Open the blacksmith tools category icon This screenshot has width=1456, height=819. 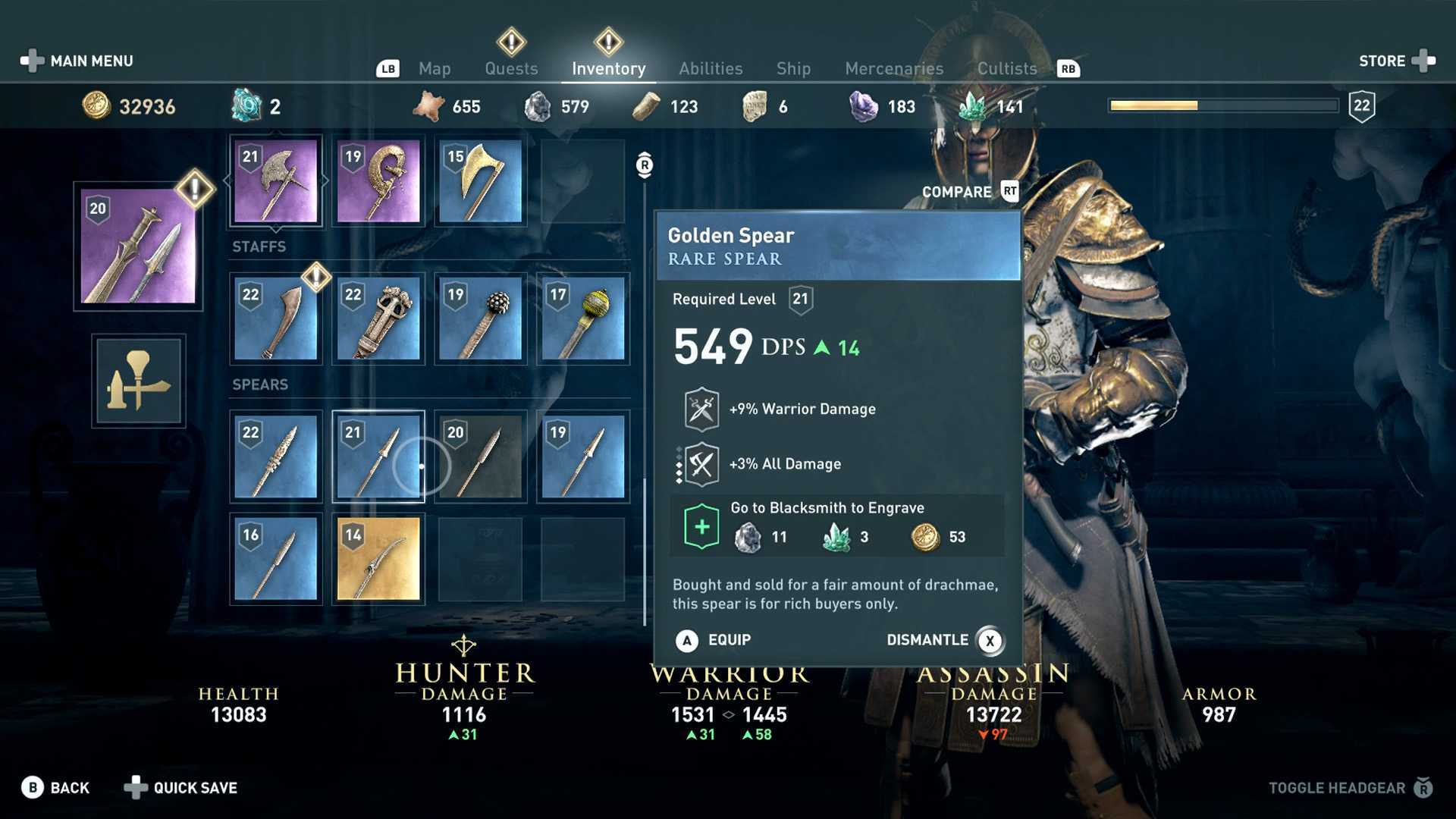138,381
